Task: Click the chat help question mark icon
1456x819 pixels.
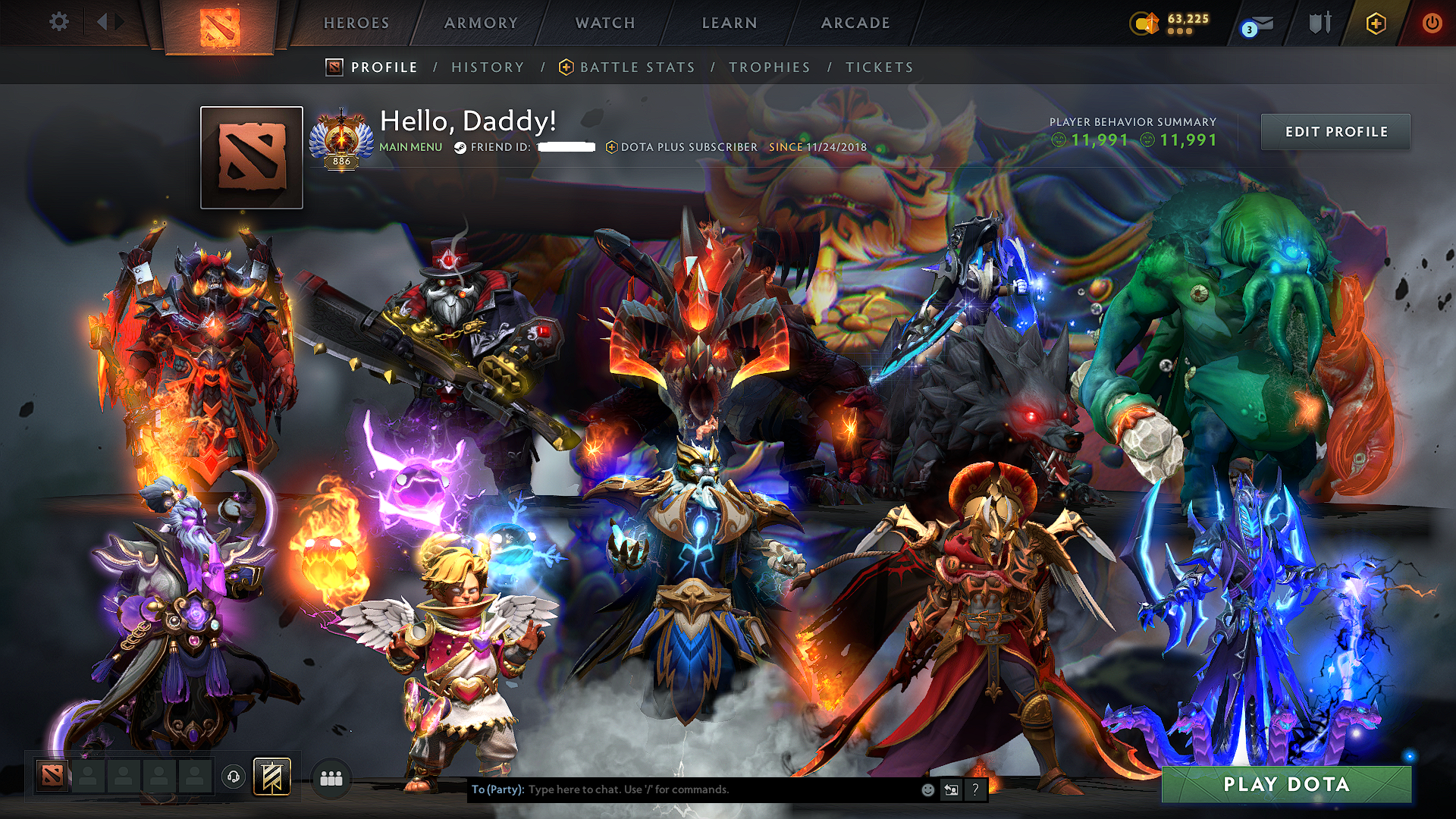Action: [x=975, y=789]
